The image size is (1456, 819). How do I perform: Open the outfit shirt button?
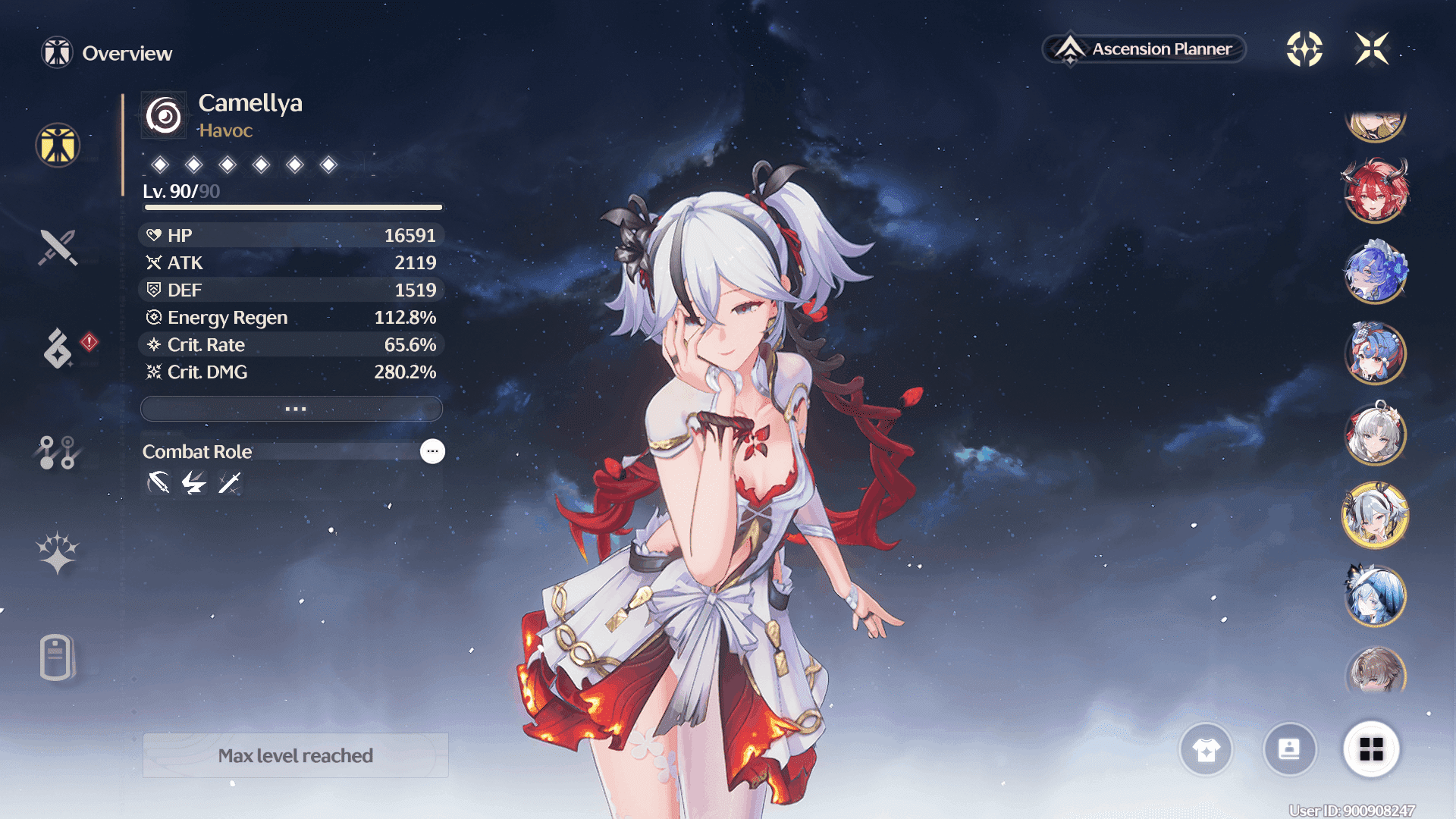[1206, 750]
